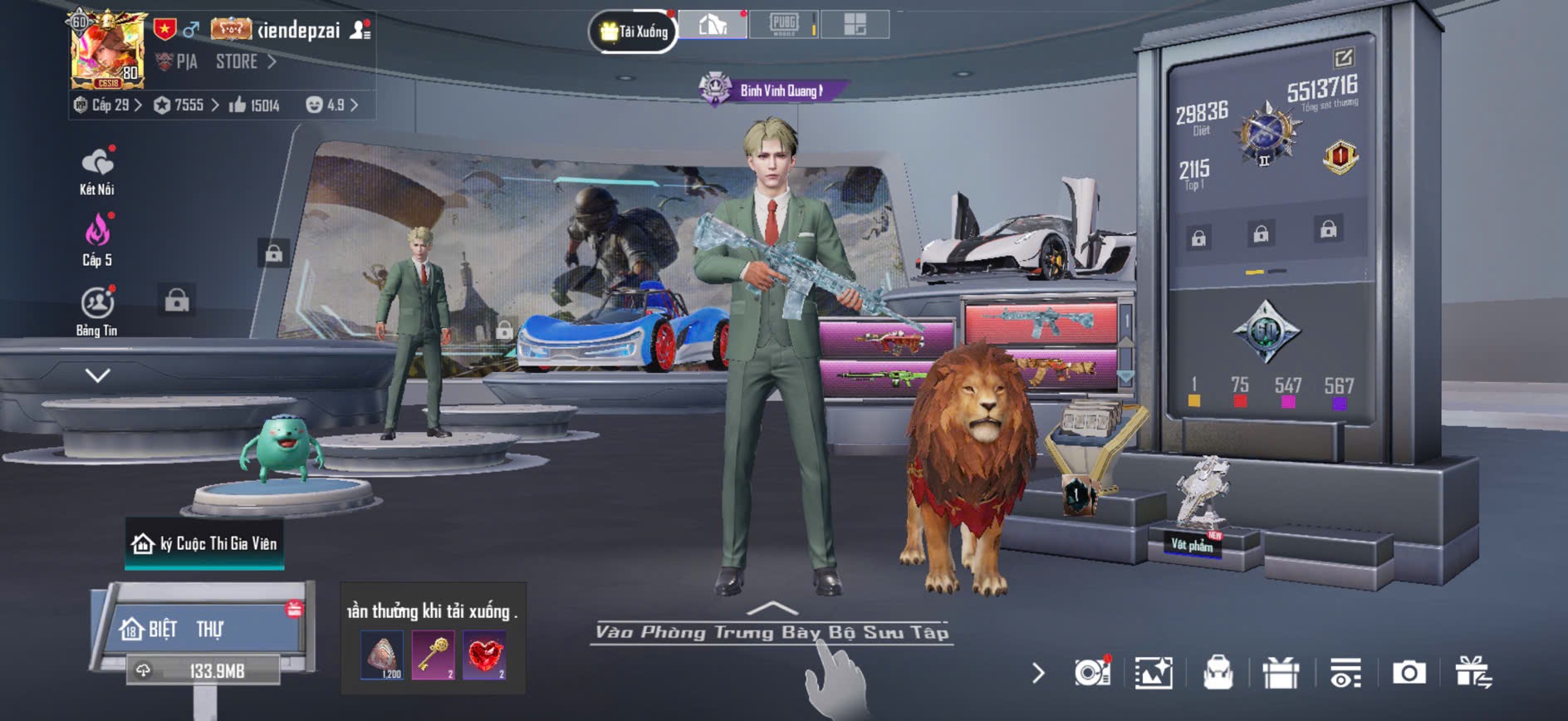The width and height of the screenshot is (1568, 721).
Task: Open the Cuộc Thi Gia Viên banner
Action: pyautogui.click(x=204, y=544)
